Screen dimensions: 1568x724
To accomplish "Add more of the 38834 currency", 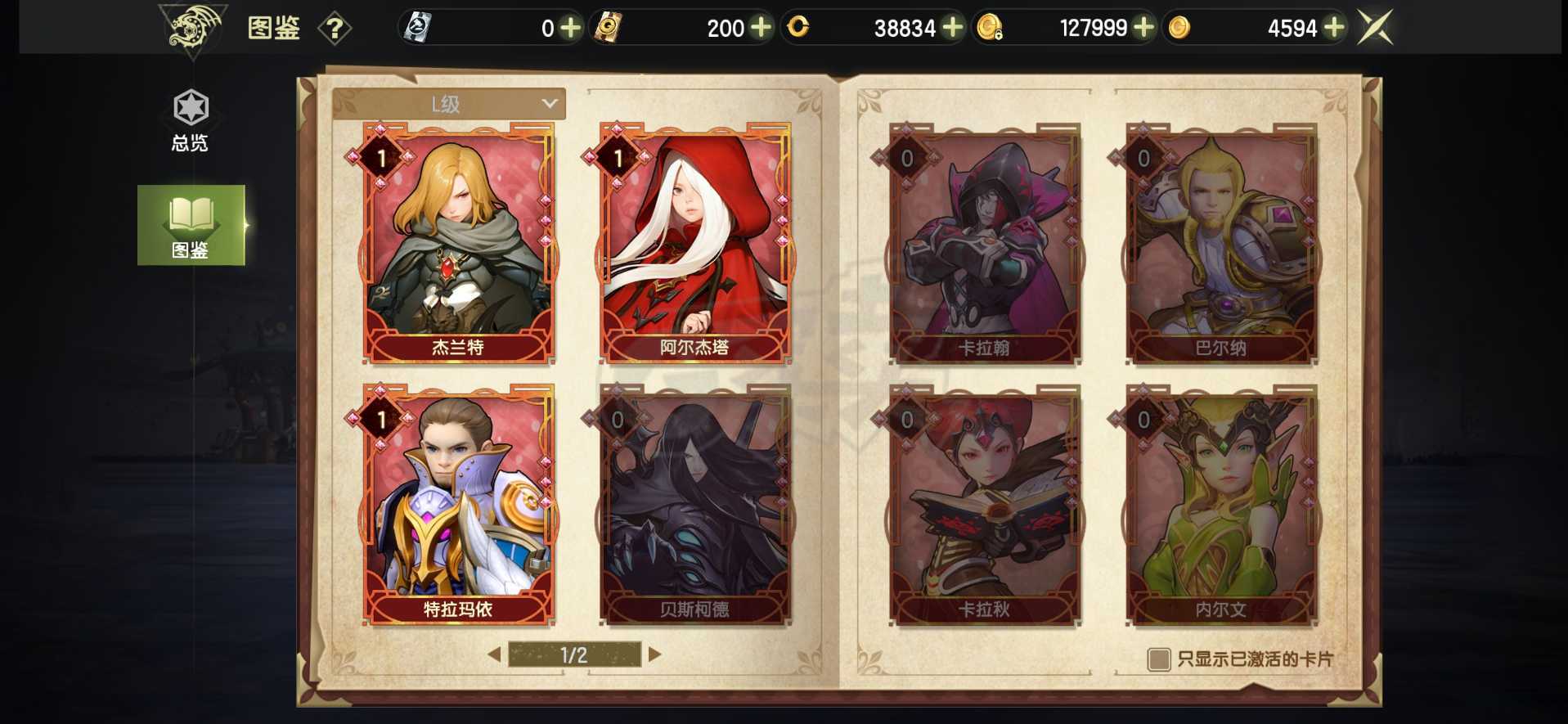I will click(952, 28).
